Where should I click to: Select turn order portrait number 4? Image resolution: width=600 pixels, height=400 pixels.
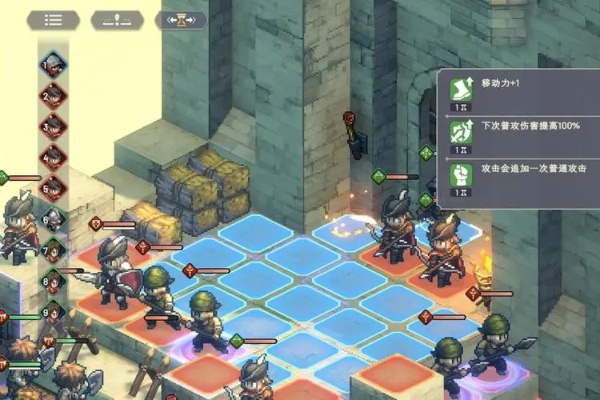point(53,158)
